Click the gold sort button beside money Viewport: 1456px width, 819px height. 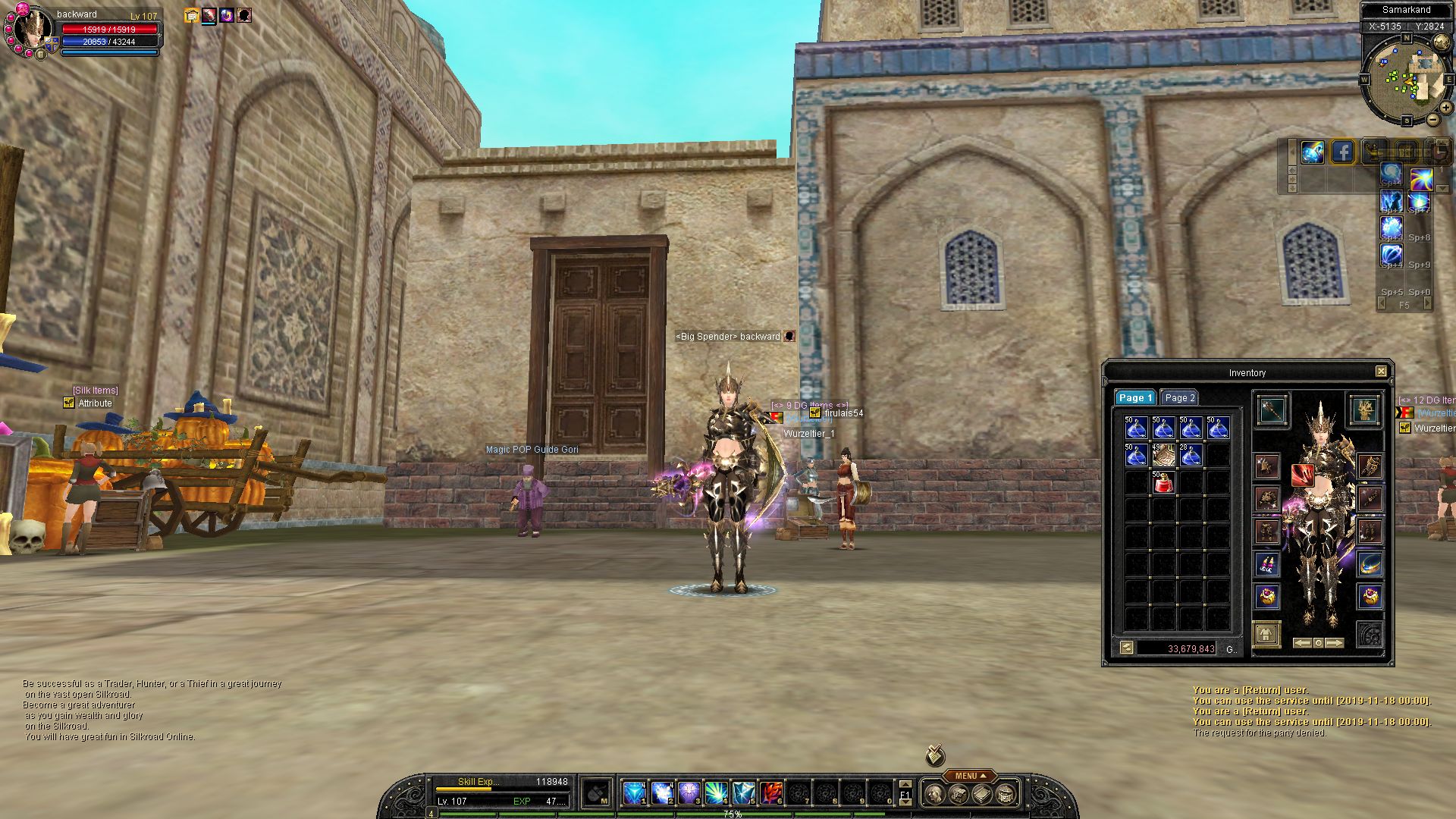coord(1126,648)
